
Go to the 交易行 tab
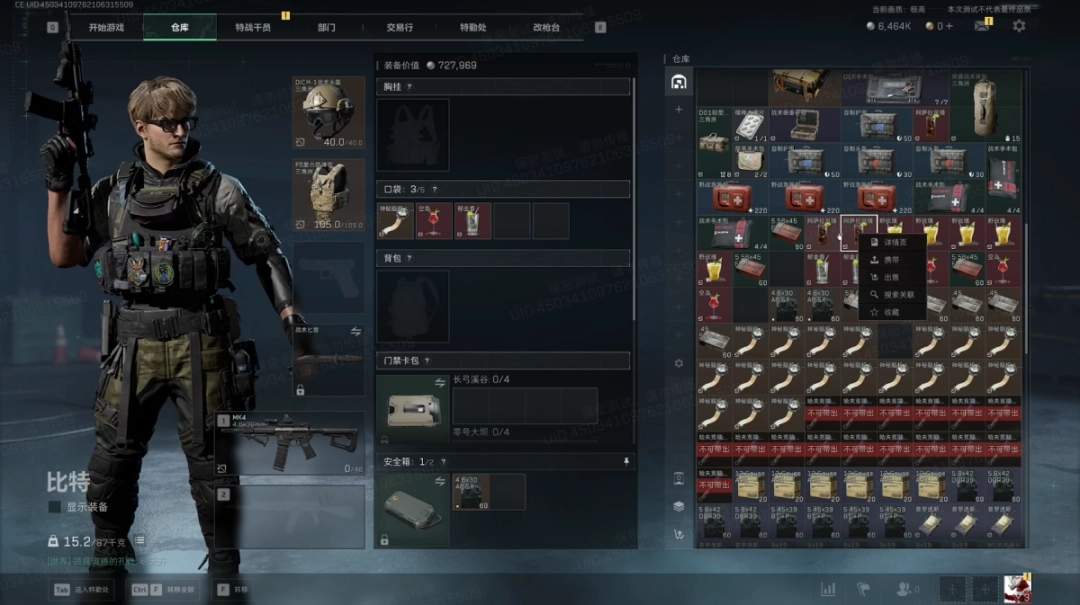coord(399,27)
